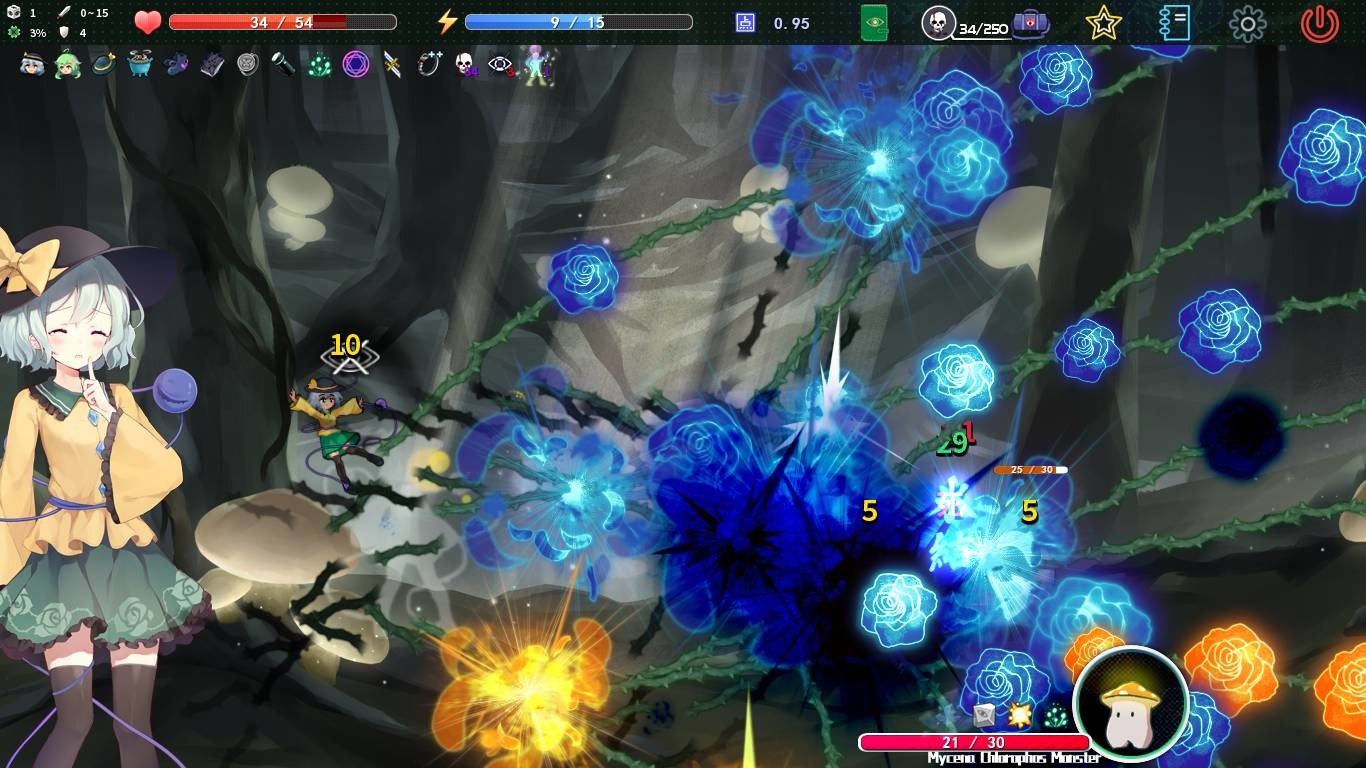Click the ring item with ++ marker
This screenshot has height=768, width=1366.
point(432,66)
